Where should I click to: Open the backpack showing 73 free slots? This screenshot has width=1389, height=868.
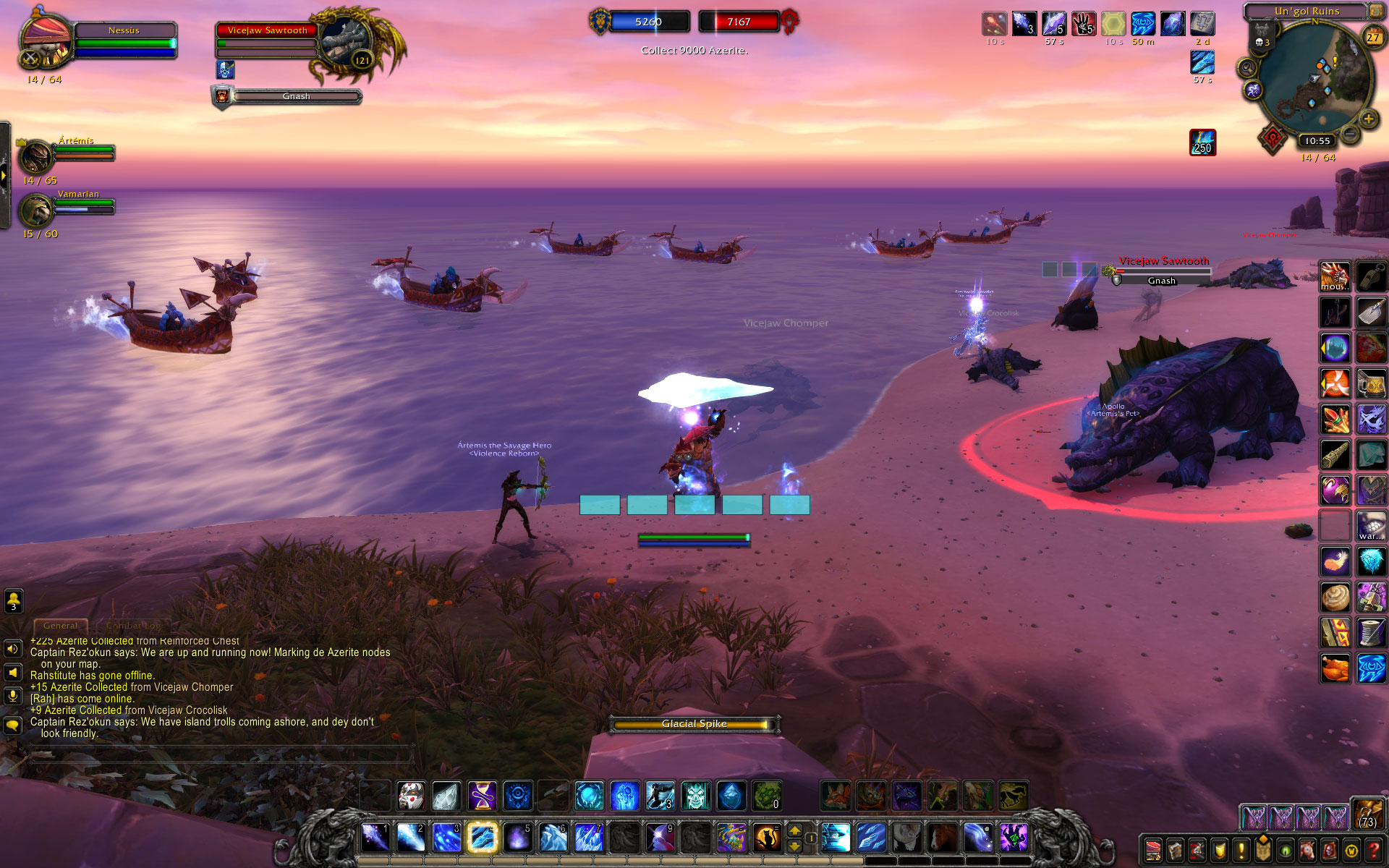pos(1367,814)
